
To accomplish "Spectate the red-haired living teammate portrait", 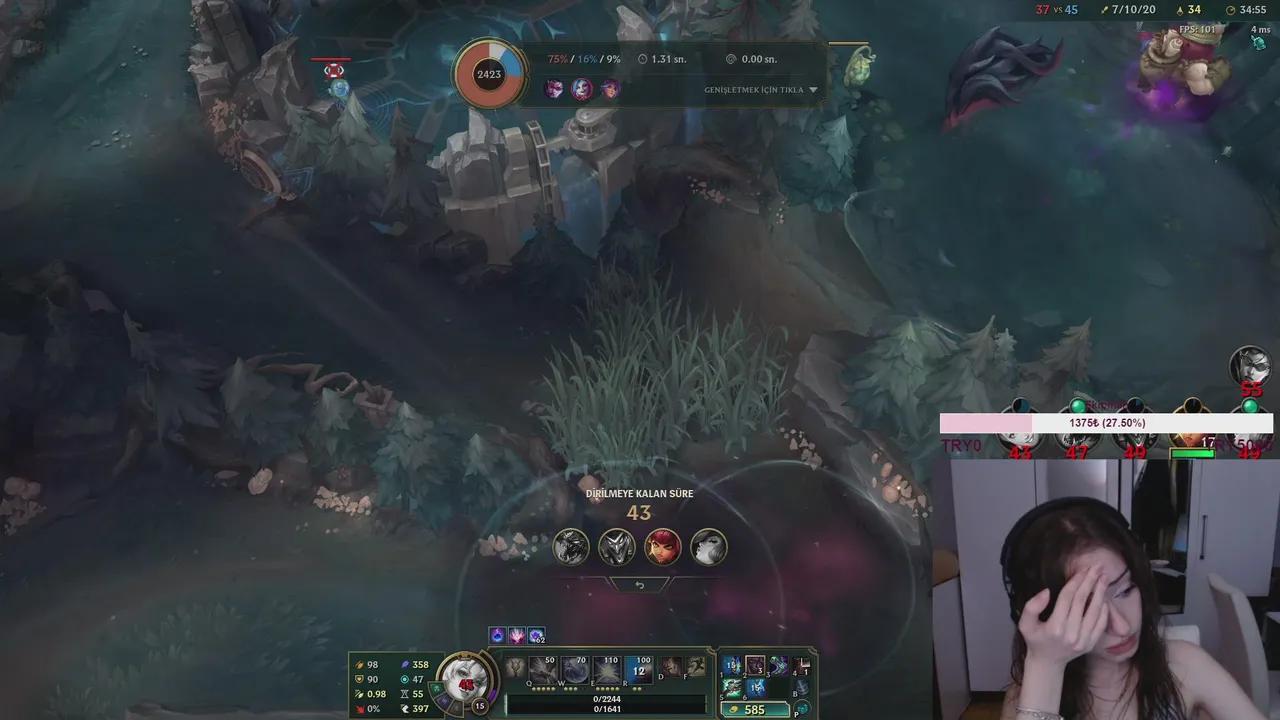I will (x=662, y=547).
